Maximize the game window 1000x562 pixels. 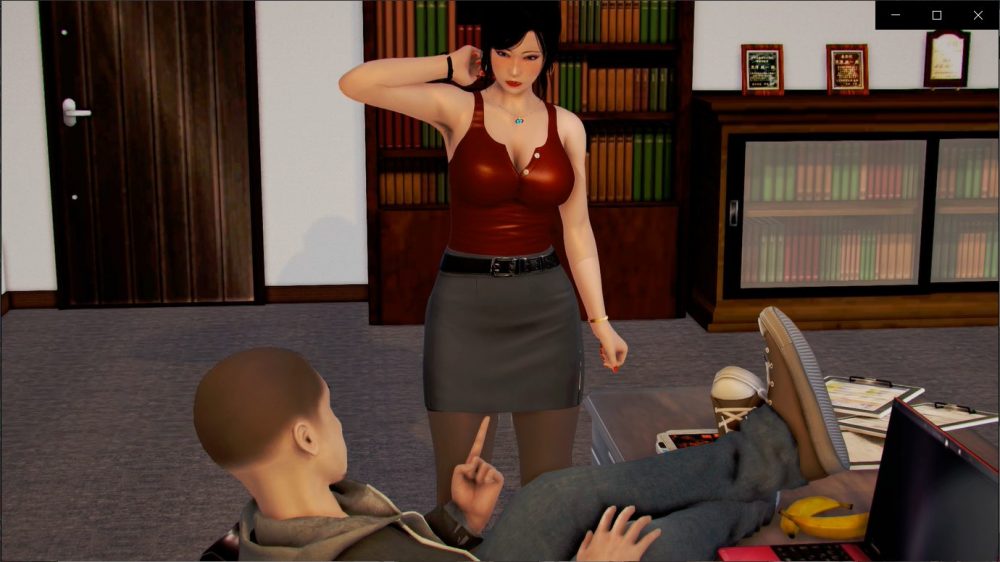pos(937,15)
